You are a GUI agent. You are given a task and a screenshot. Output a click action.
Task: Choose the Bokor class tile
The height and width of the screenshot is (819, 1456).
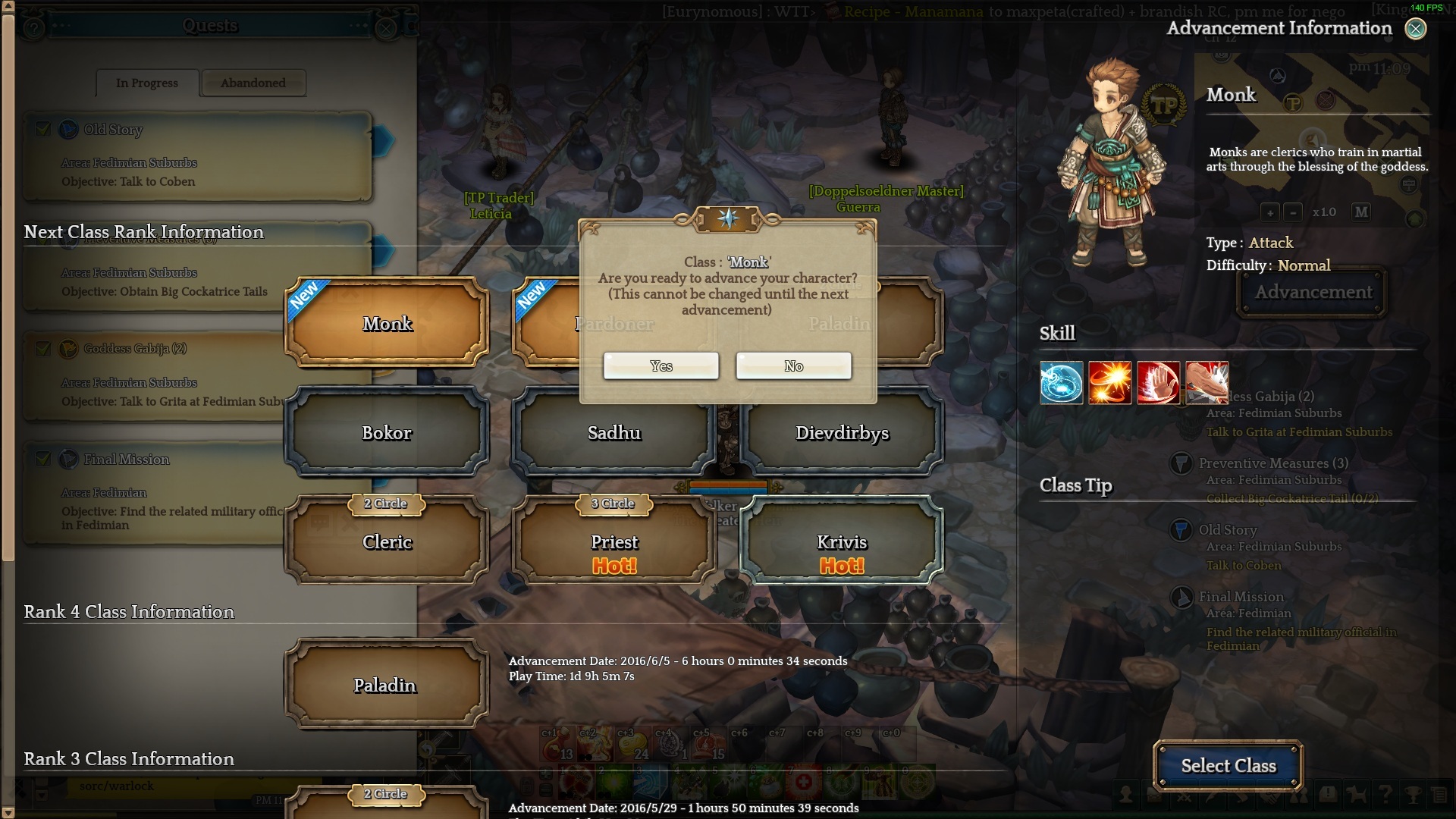click(387, 433)
